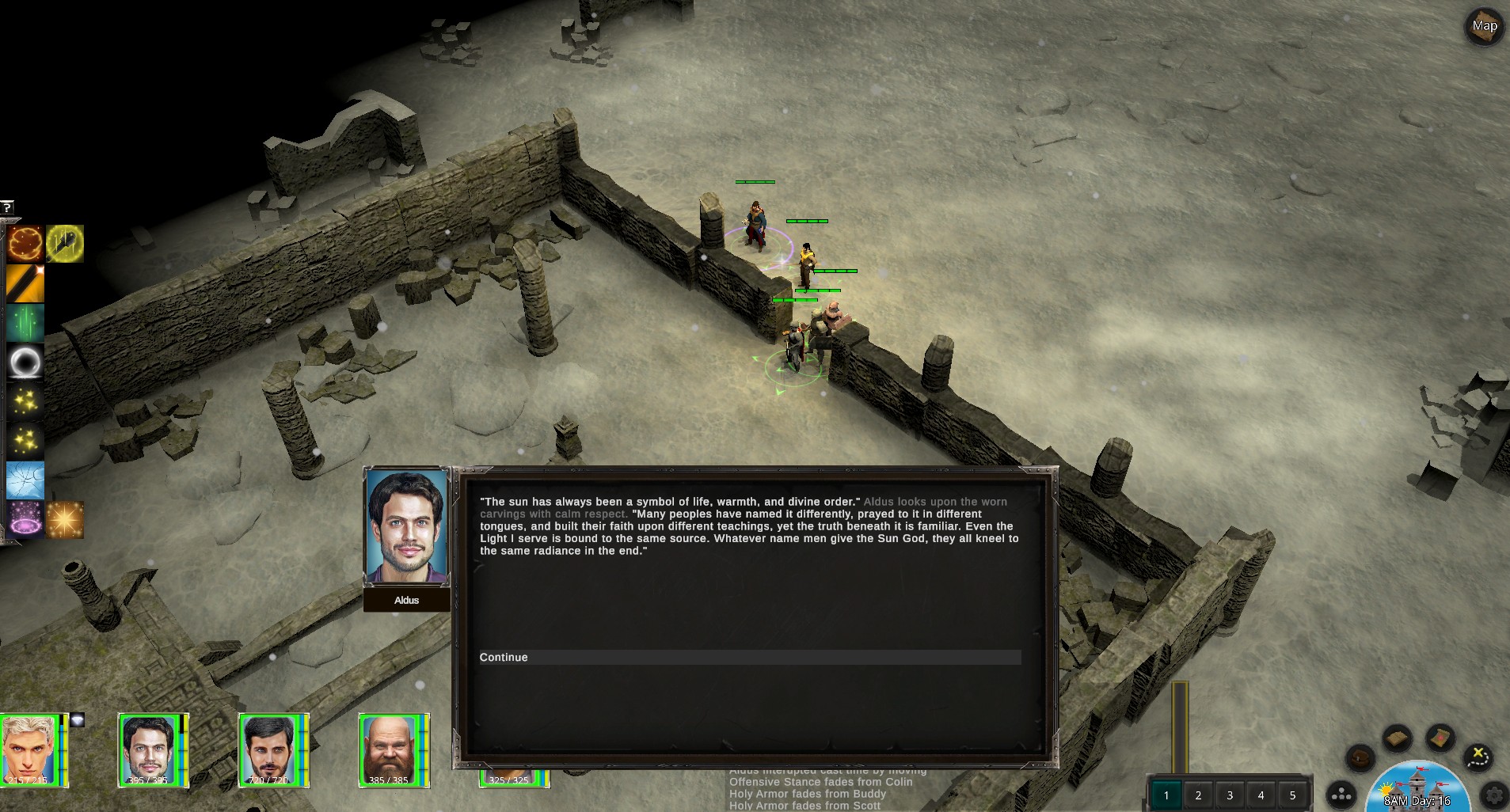Viewport: 1510px width, 812px height.
Task: Activate the glowing yellow mace ability
Action: [65, 244]
